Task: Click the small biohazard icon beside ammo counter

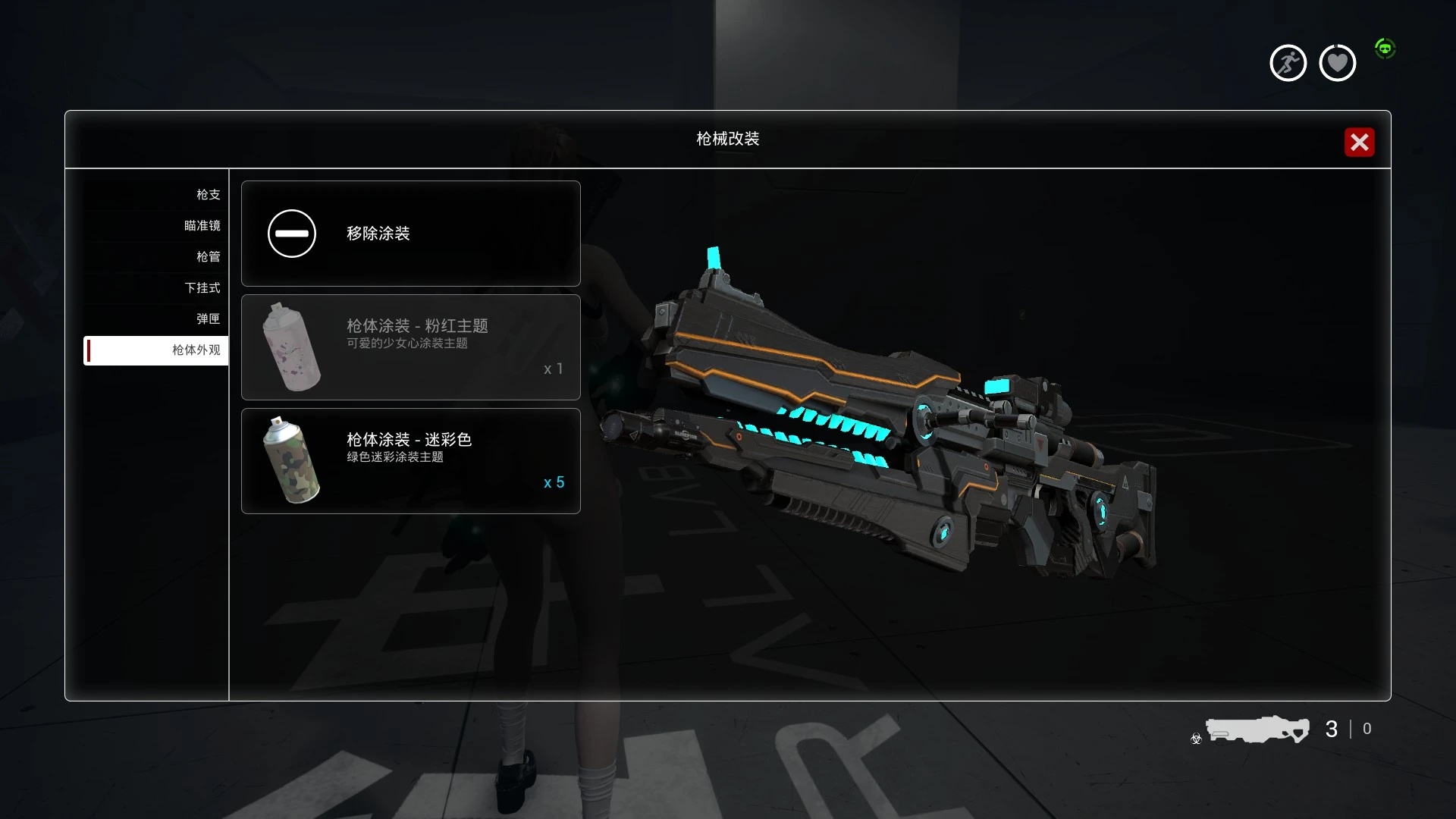Action: 1195,739
